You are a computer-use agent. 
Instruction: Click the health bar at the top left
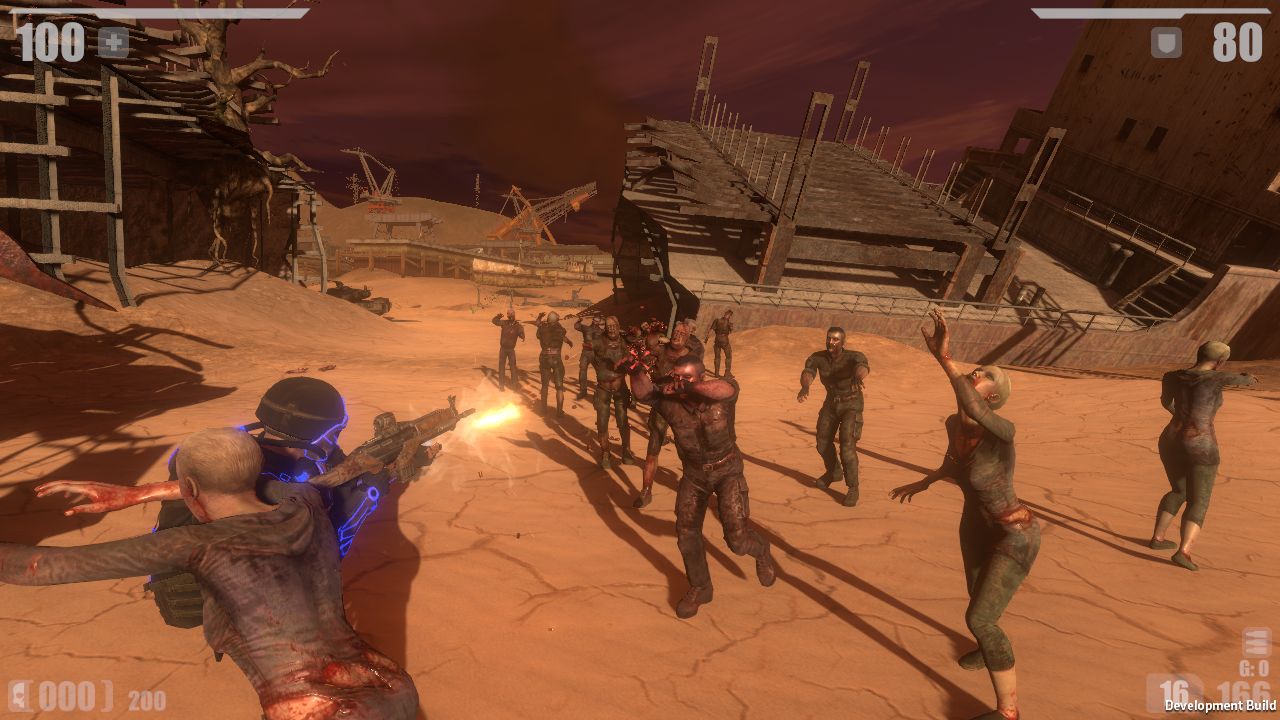(160, 13)
